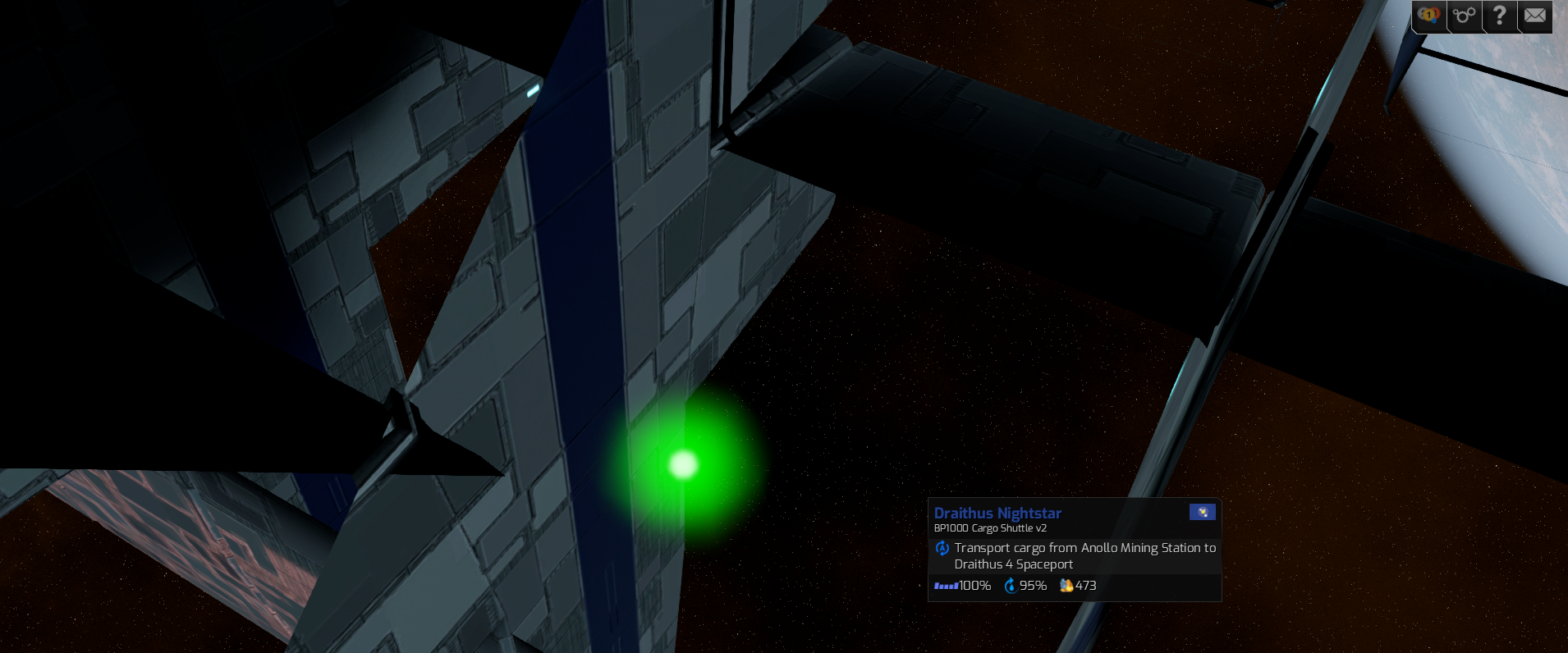Click the transport cargo mission description row

click(1075, 555)
